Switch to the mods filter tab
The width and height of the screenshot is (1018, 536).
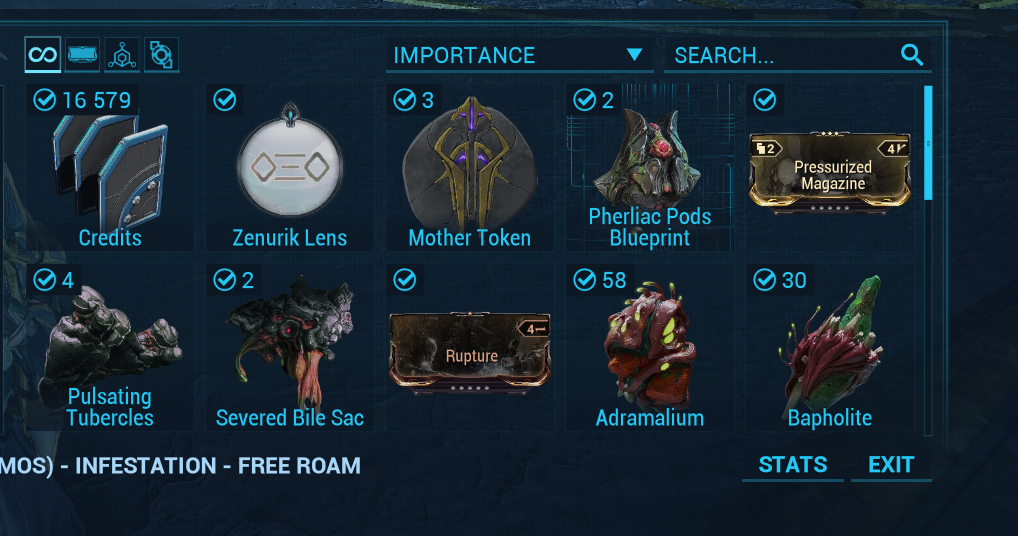click(83, 55)
